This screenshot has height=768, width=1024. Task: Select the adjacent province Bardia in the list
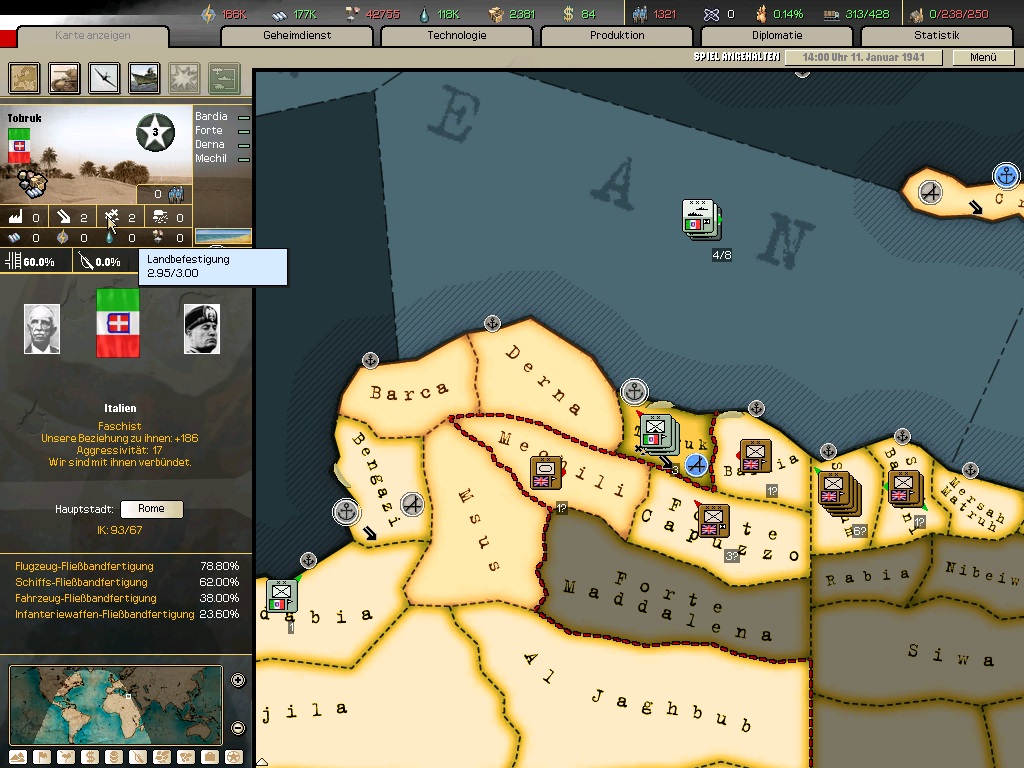click(x=212, y=117)
